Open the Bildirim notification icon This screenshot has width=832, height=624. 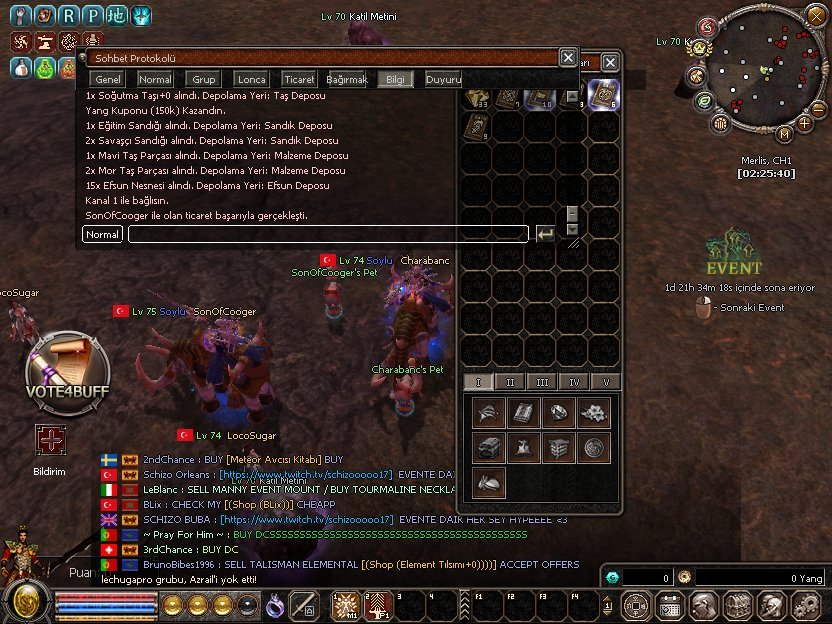49,439
